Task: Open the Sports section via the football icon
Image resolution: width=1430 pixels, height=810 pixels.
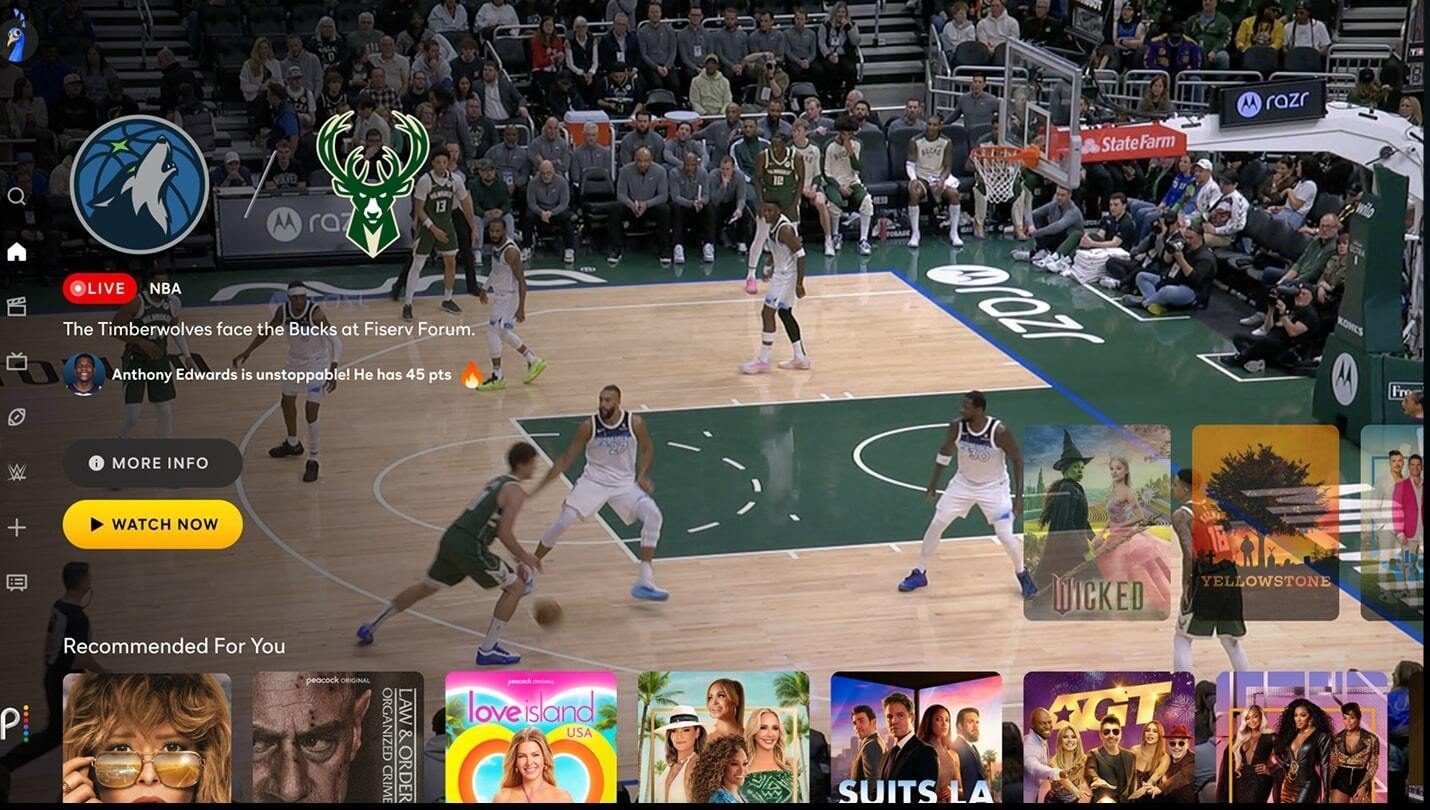Action: click(x=16, y=417)
